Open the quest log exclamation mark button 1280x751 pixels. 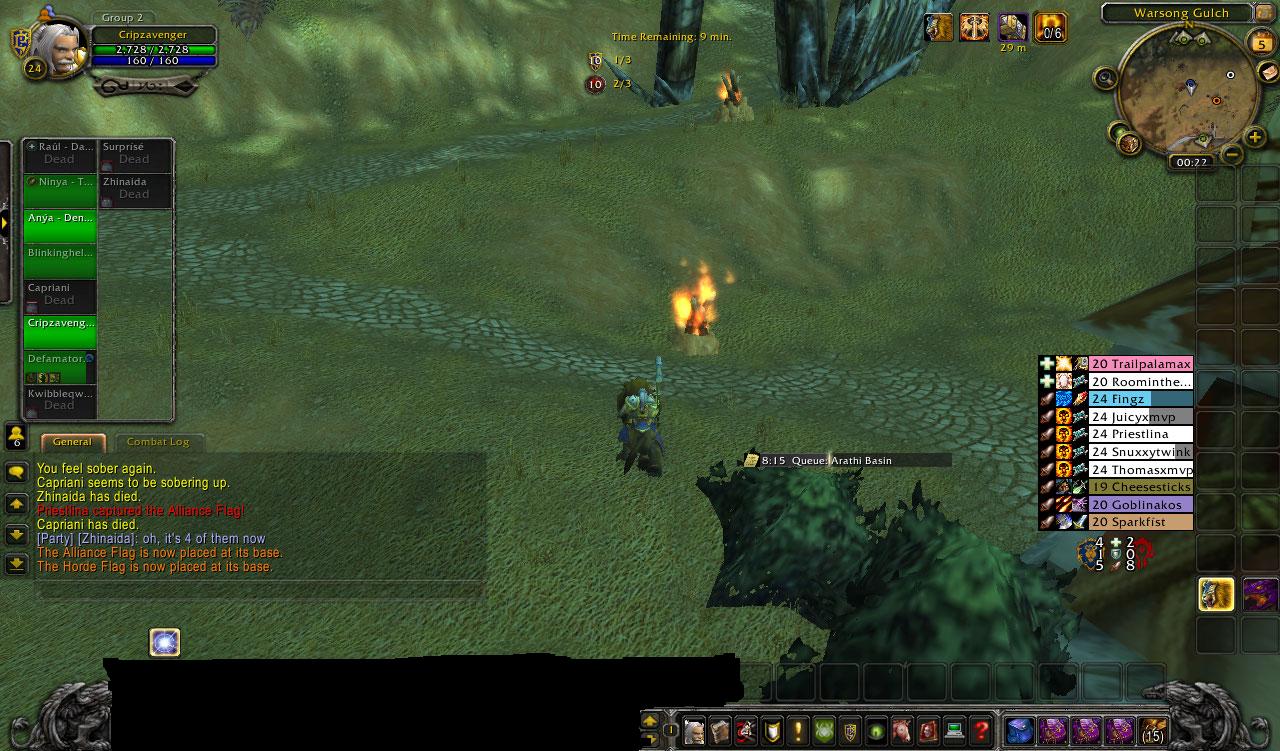[797, 730]
